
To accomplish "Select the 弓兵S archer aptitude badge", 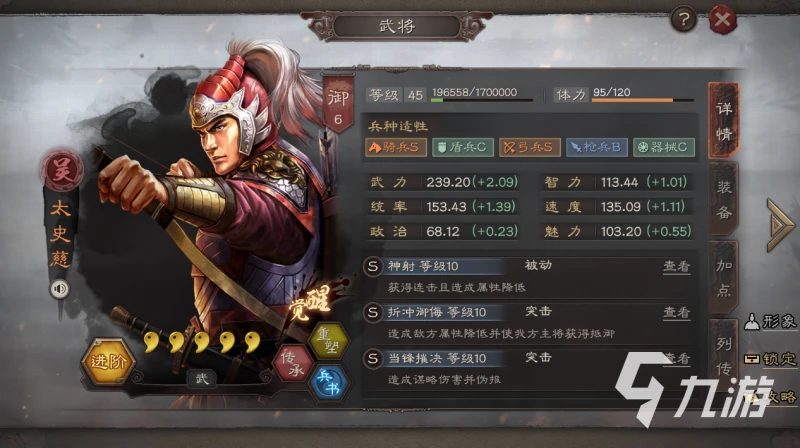I will [529, 148].
